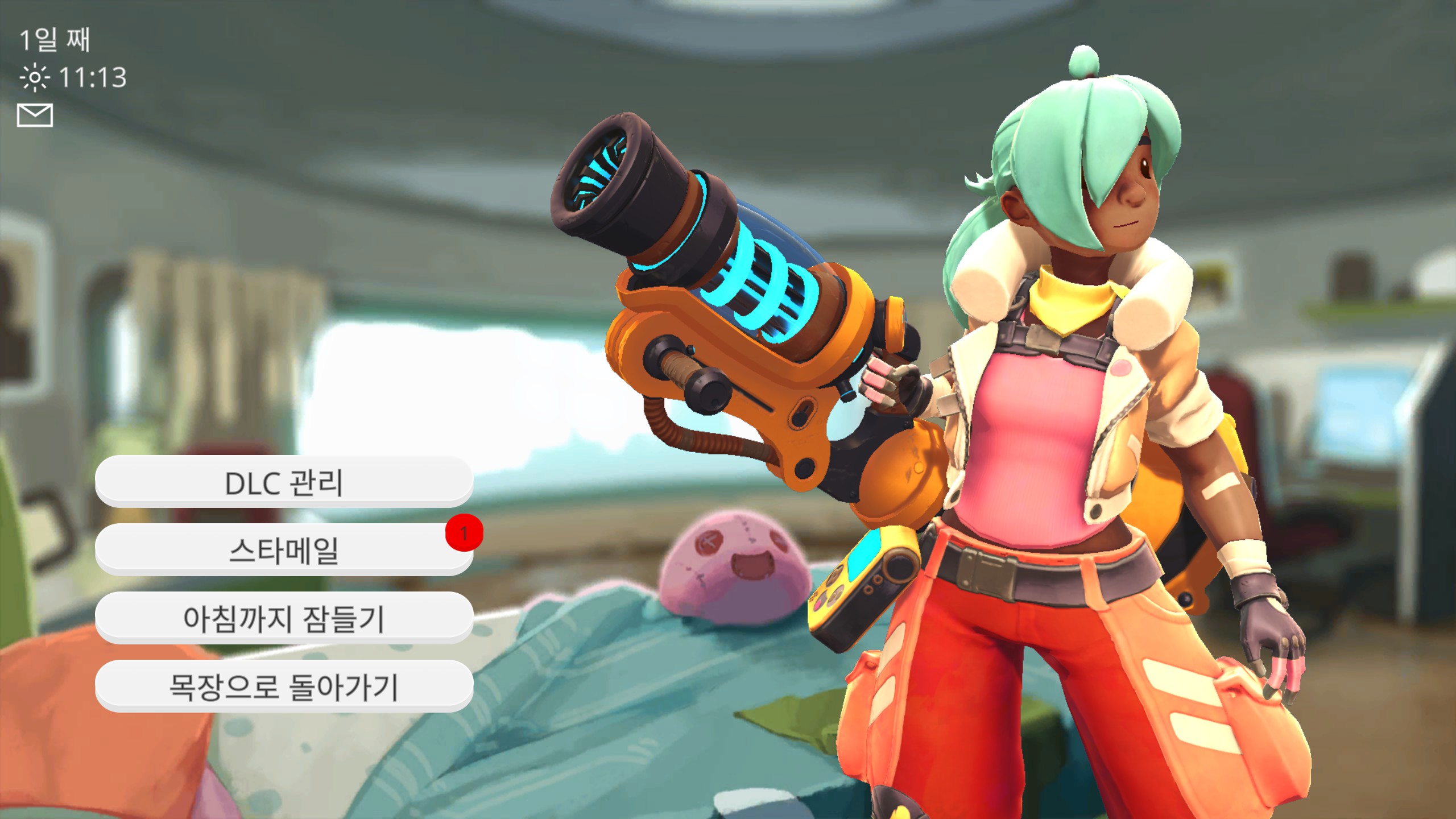
Task: Select 목장으로 돌아가기 to return to ranch
Action: [x=284, y=686]
